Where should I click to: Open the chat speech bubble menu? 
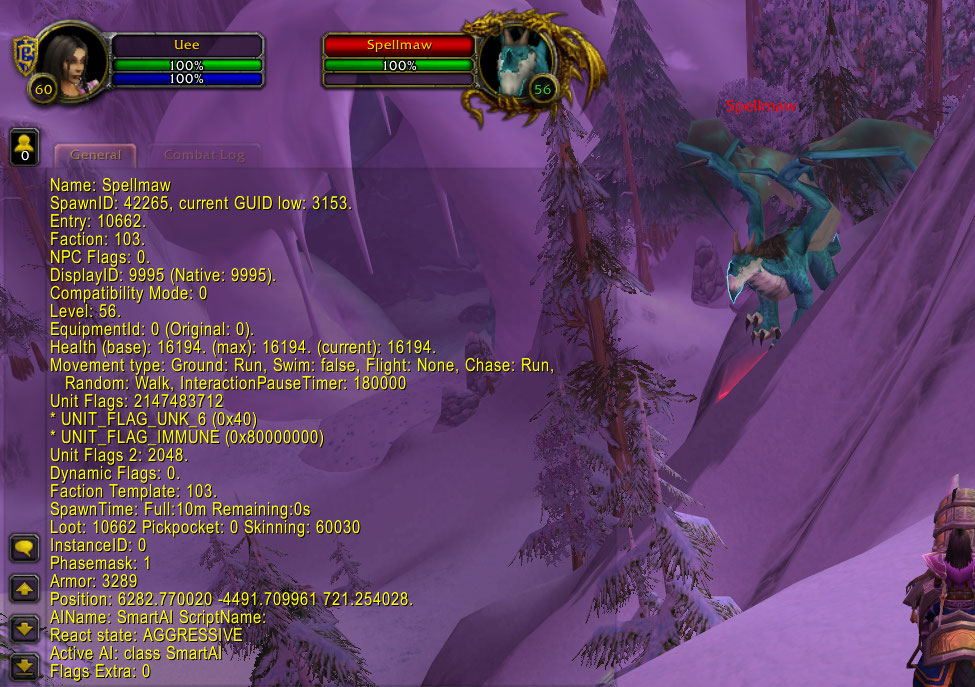pyautogui.click(x=25, y=547)
